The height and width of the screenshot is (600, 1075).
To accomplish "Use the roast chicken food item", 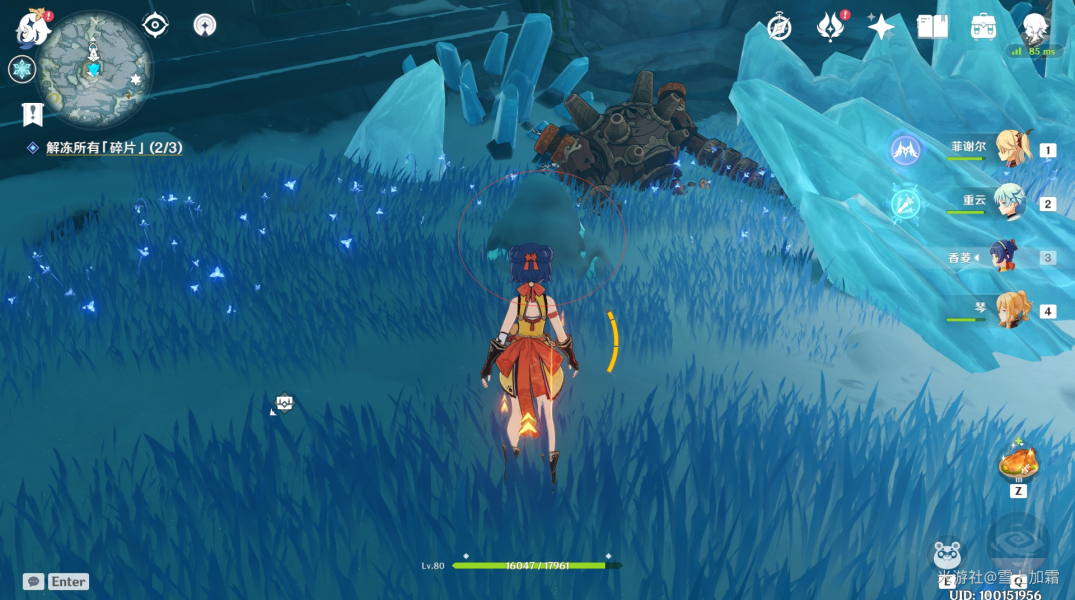I will [1018, 465].
